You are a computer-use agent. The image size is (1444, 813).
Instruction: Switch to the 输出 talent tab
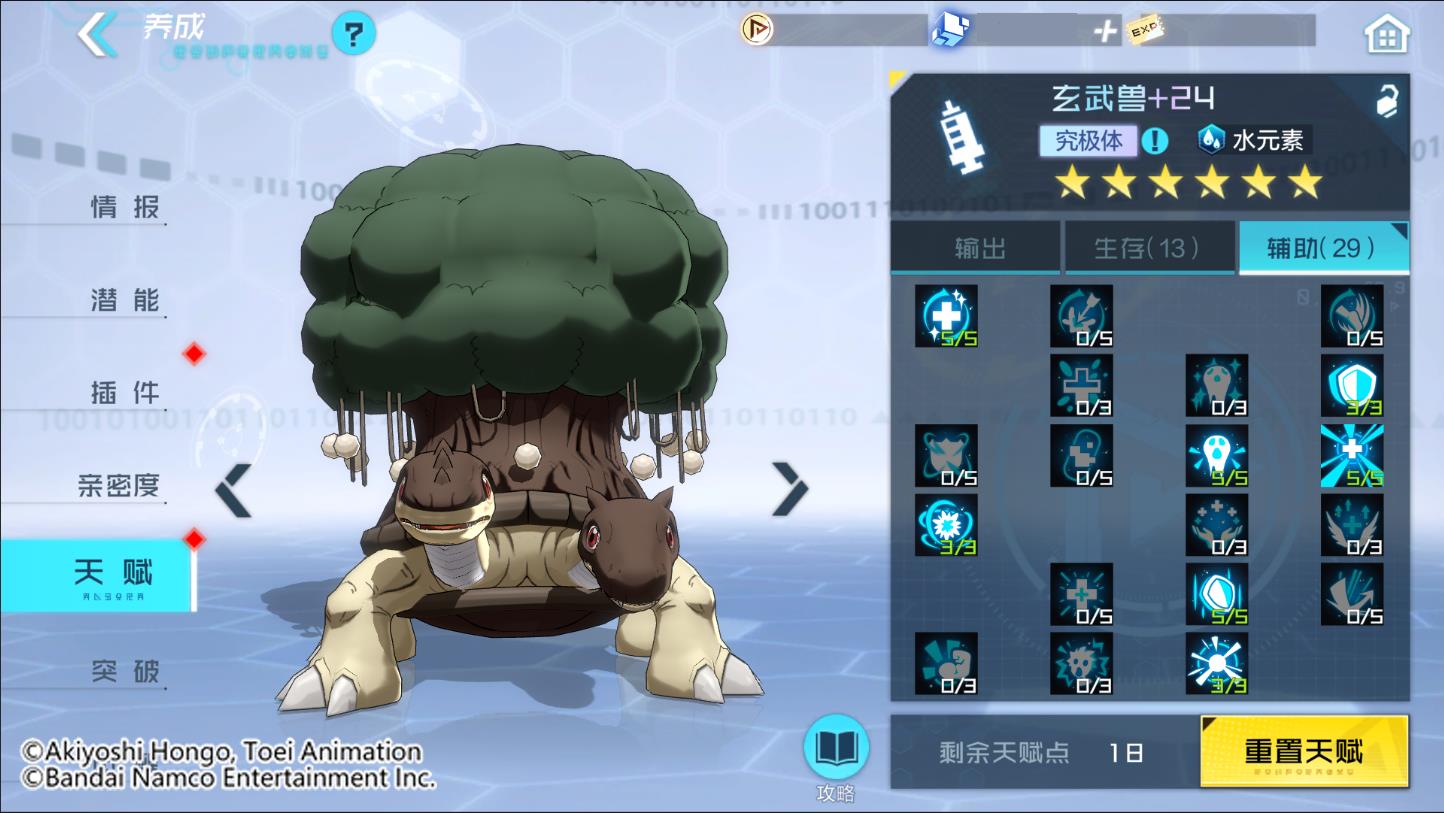point(979,248)
